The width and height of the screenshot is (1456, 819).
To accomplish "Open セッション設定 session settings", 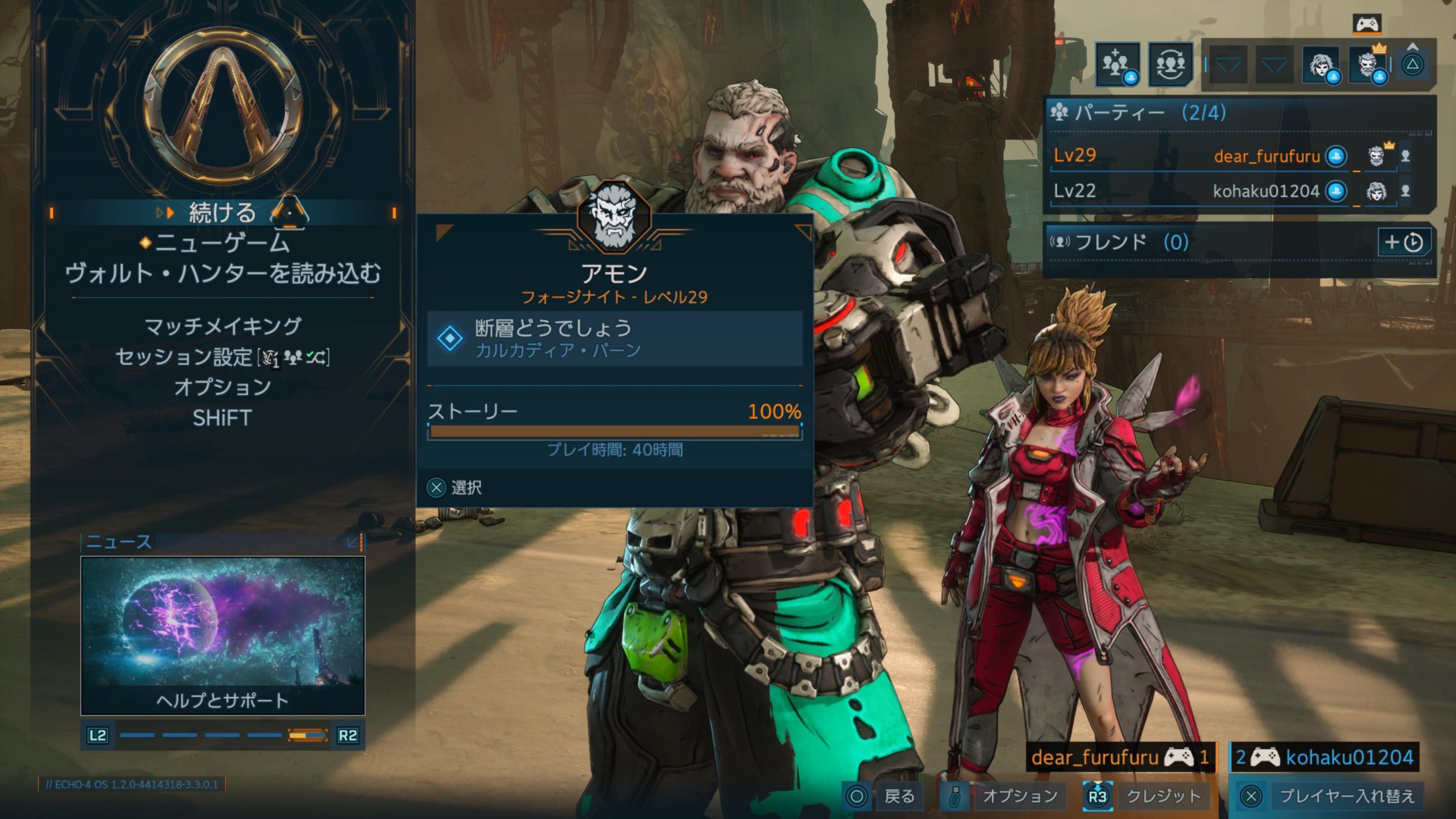I will (x=222, y=357).
